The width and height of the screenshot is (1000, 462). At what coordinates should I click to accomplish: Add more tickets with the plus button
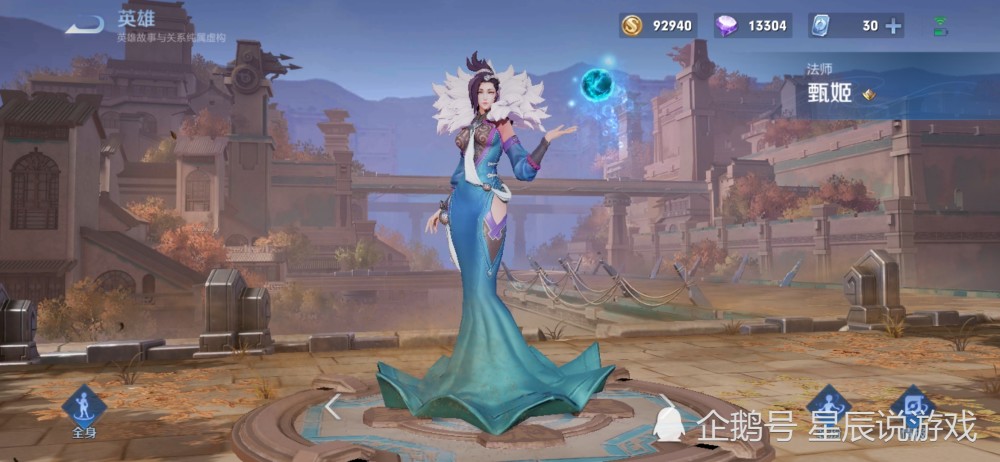coord(893,26)
